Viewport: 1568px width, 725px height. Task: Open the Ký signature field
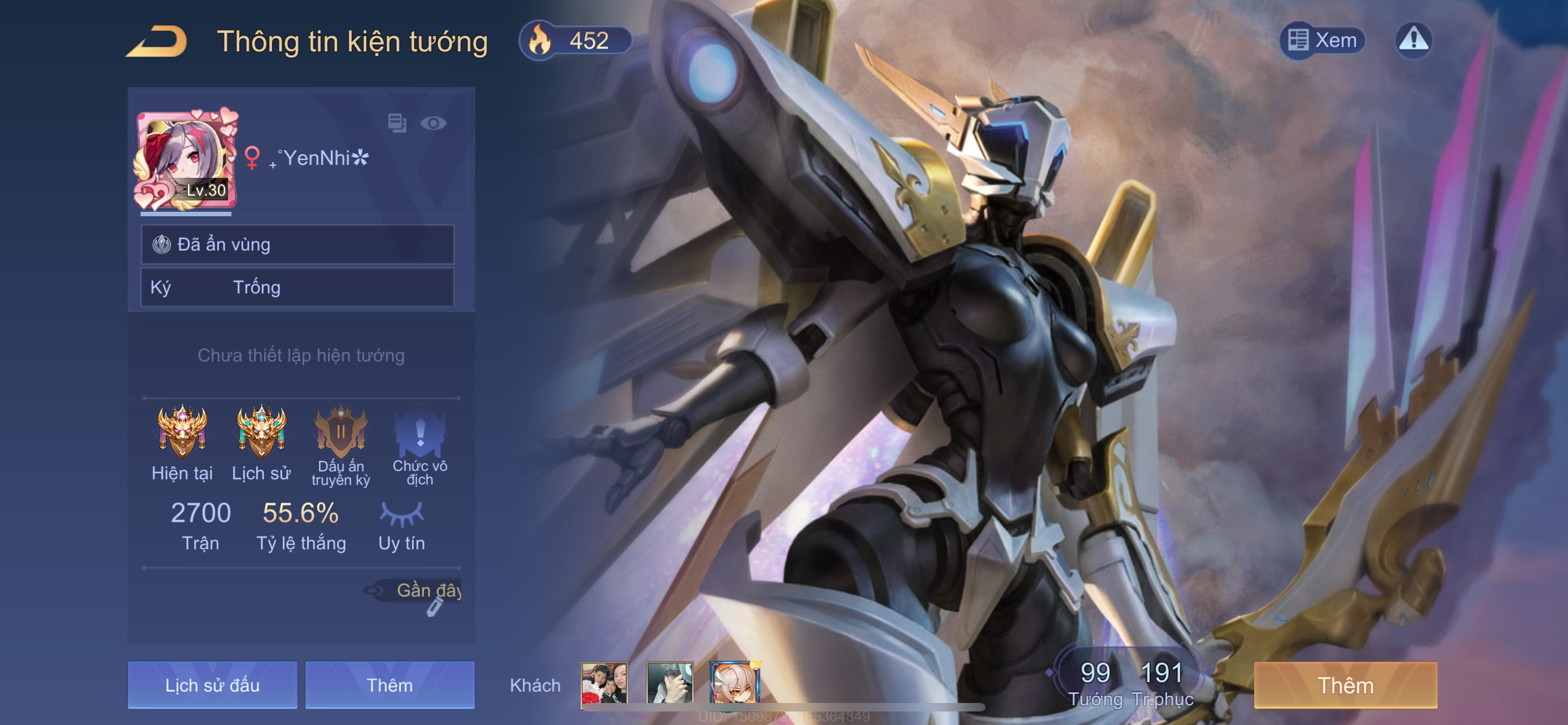pos(297,287)
